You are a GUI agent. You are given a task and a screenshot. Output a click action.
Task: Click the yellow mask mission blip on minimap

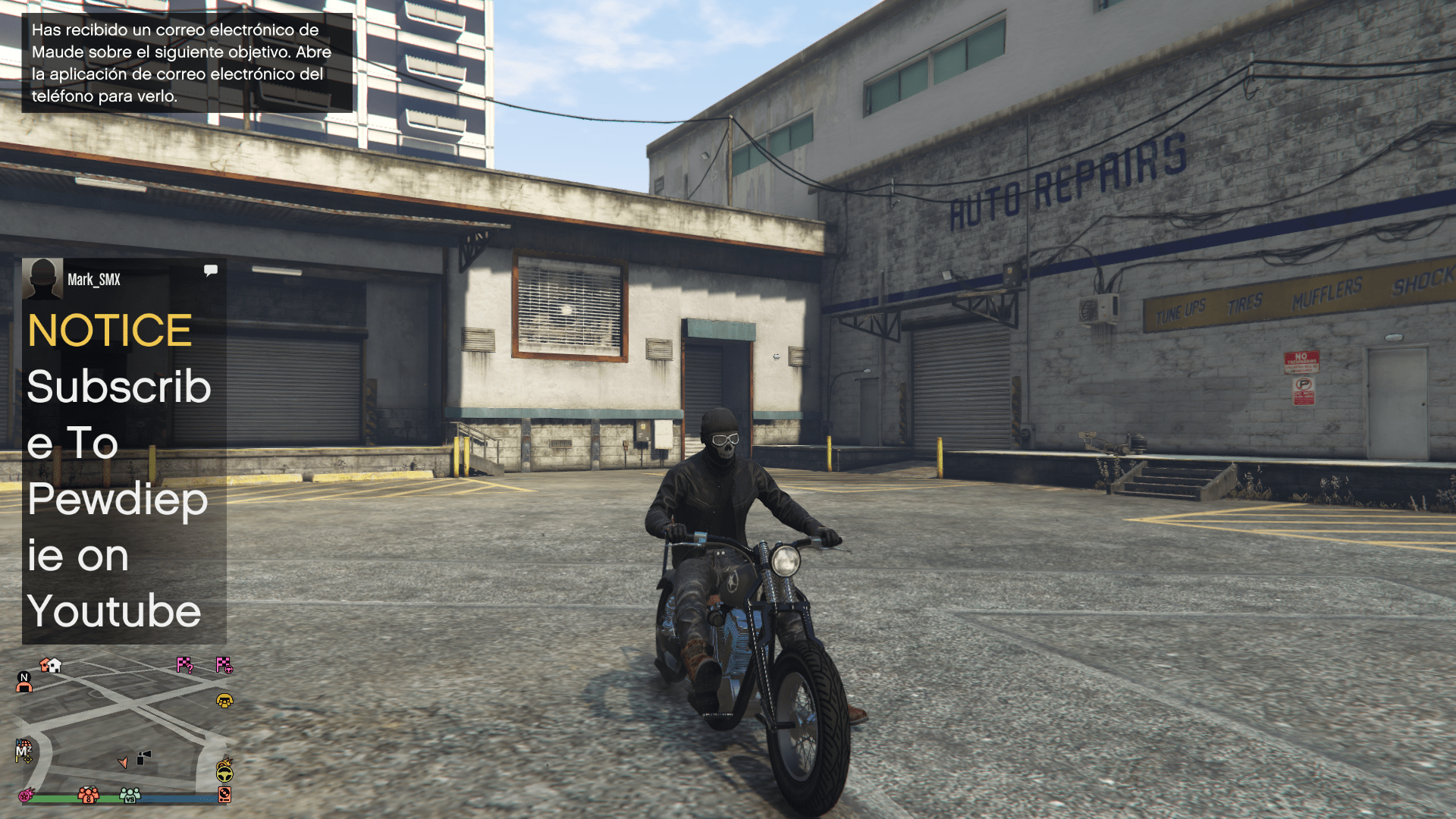point(224,701)
